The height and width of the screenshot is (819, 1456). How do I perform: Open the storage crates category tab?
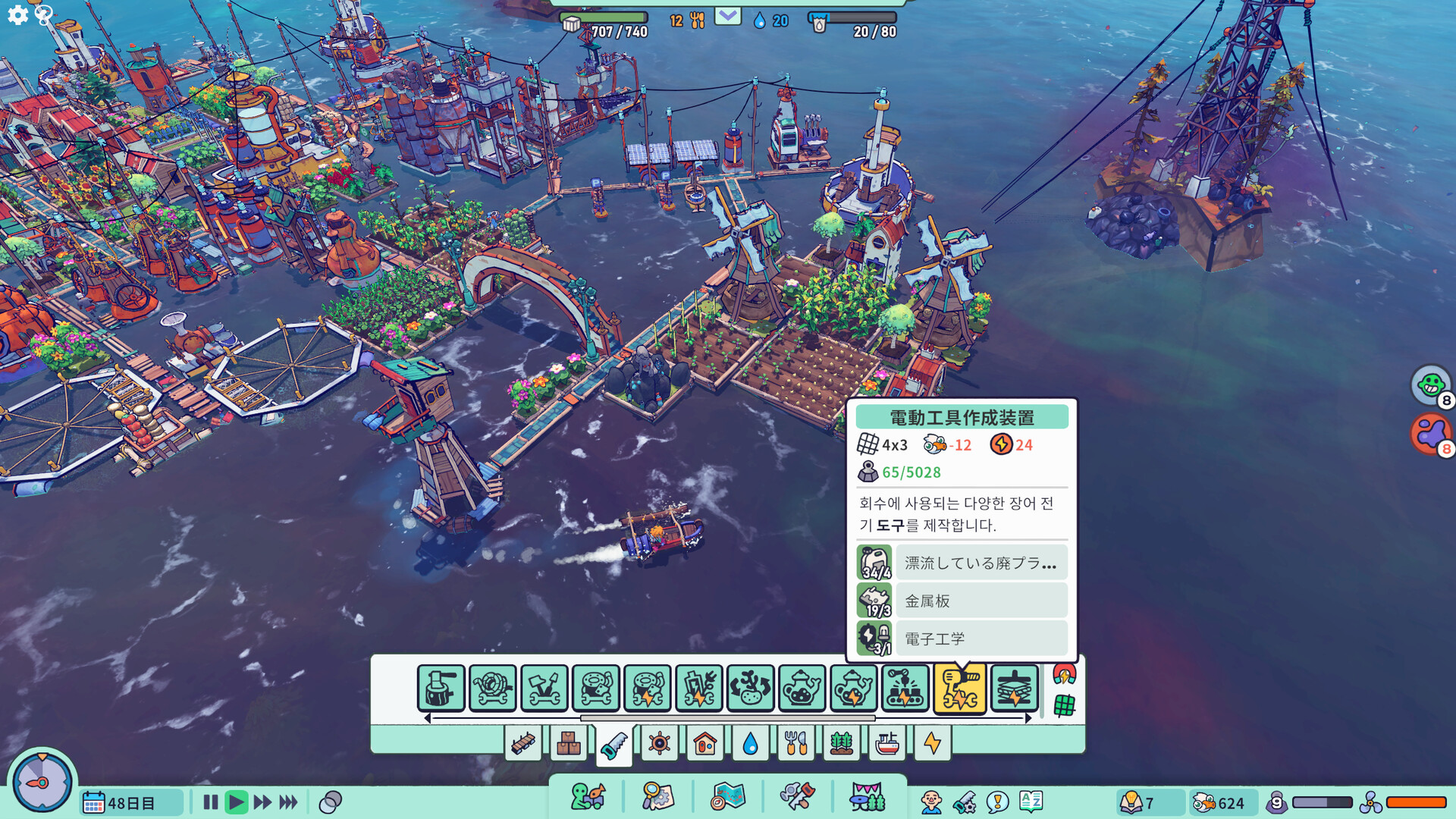point(568,744)
